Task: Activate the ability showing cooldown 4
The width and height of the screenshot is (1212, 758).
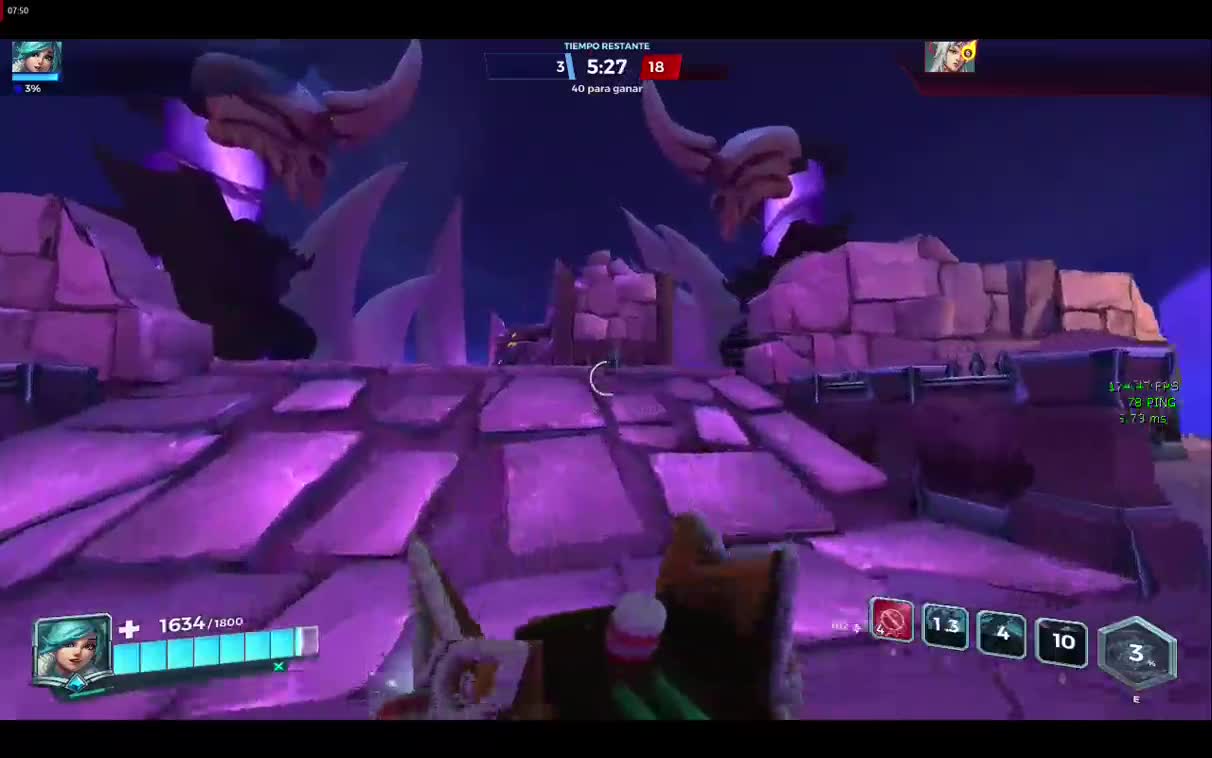Action: point(1002,635)
